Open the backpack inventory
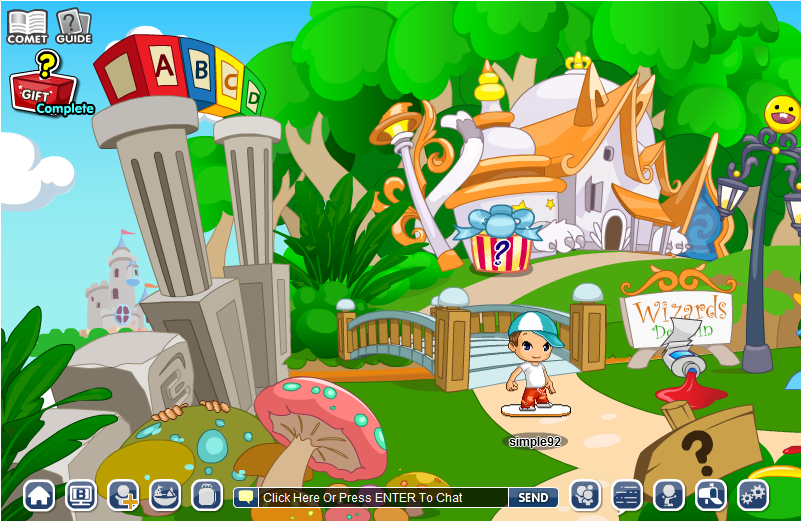807x526 pixels. [206, 494]
